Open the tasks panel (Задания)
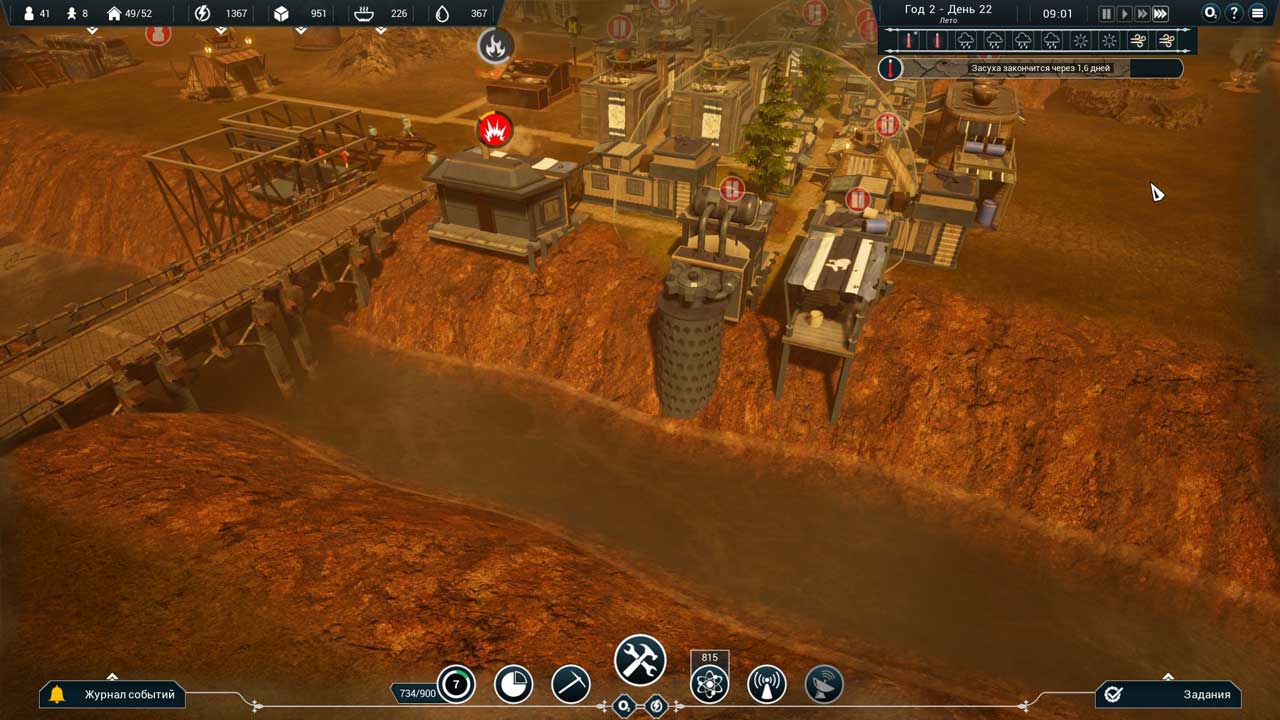The height and width of the screenshot is (720, 1280). click(x=1168, y=694)
